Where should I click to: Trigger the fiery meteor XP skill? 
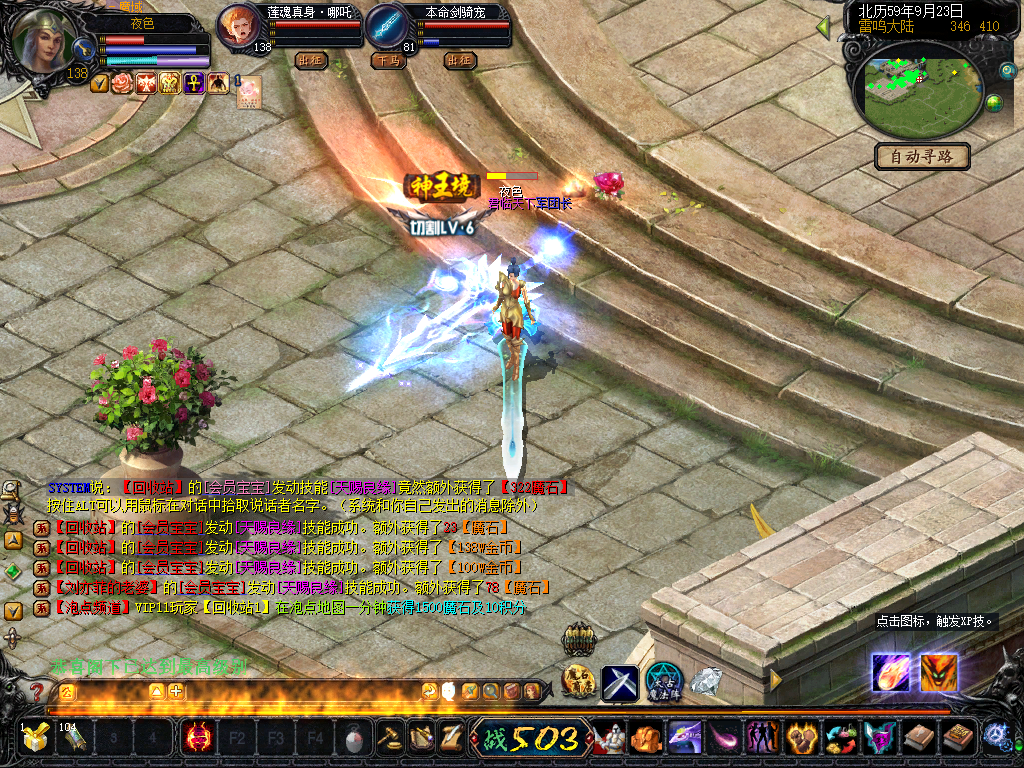889,672
